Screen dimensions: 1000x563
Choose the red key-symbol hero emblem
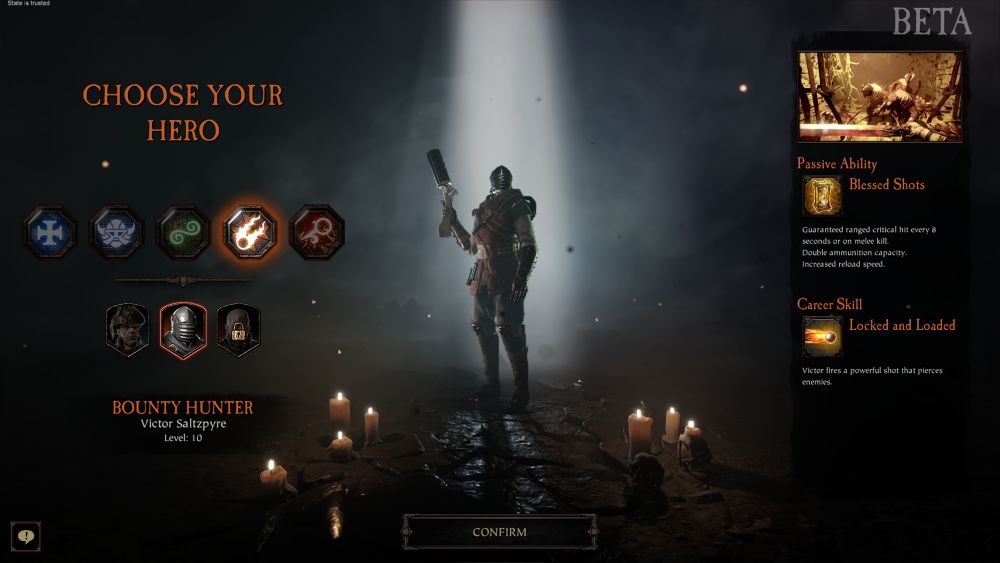click(x=316, y=233)
